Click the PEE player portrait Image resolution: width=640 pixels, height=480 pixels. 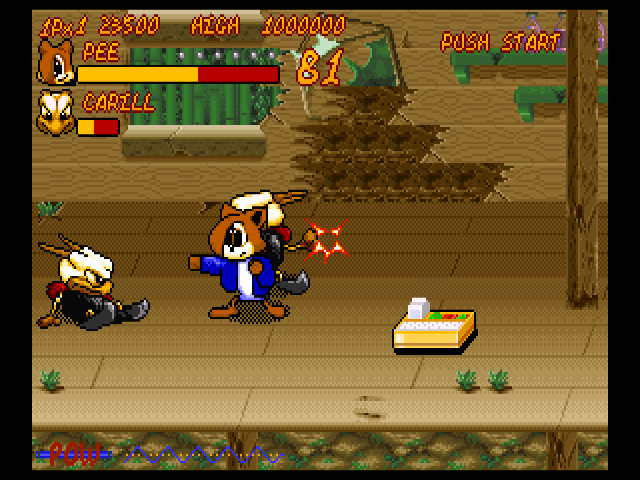55,64
